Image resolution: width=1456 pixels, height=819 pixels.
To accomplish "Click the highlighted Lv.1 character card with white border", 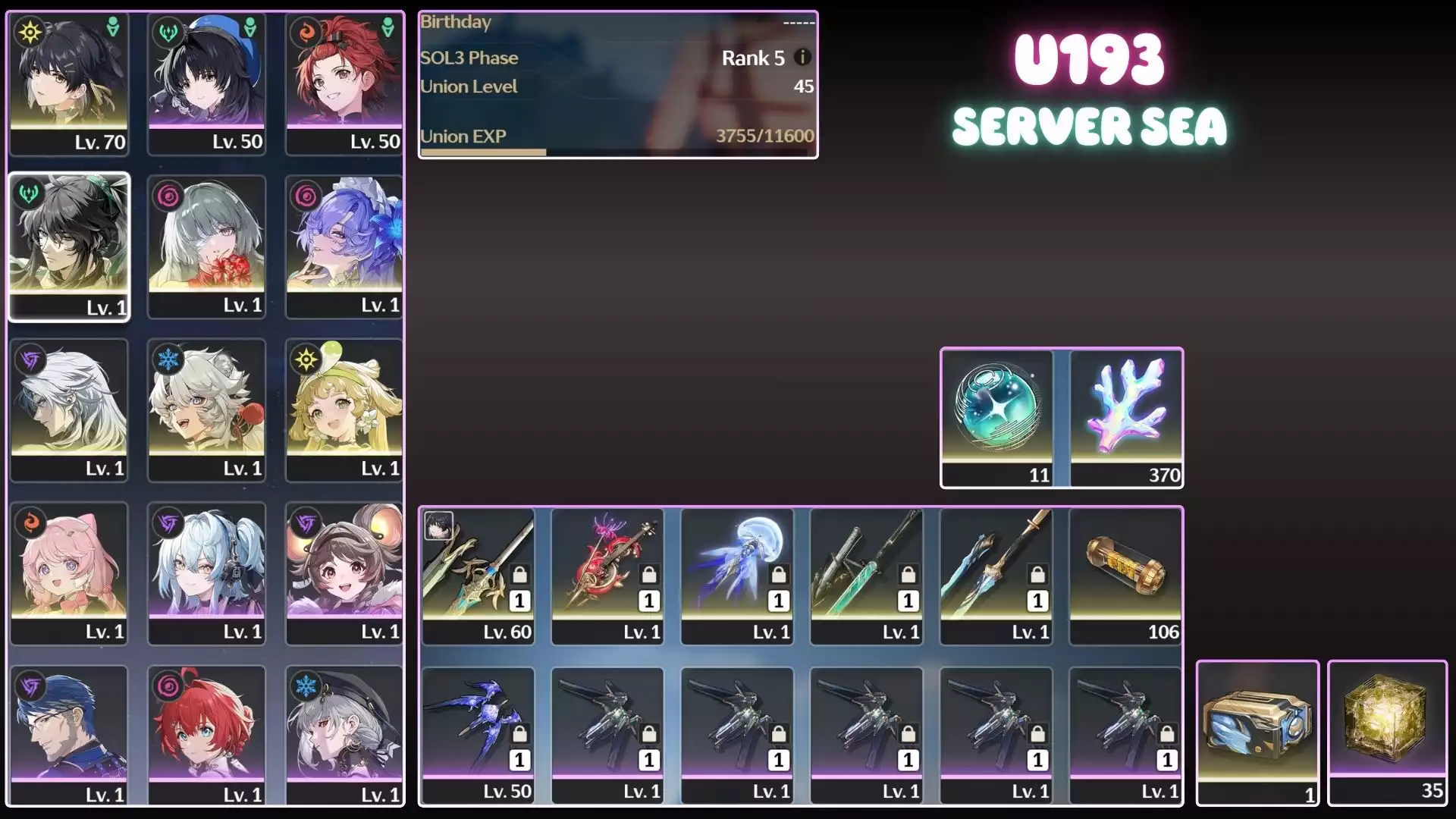I will pos(69,246).
